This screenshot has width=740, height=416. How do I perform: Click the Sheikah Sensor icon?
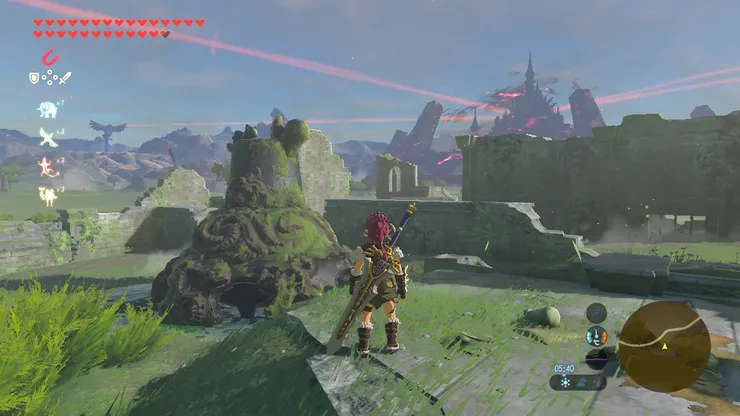click(x=597, y=313)
